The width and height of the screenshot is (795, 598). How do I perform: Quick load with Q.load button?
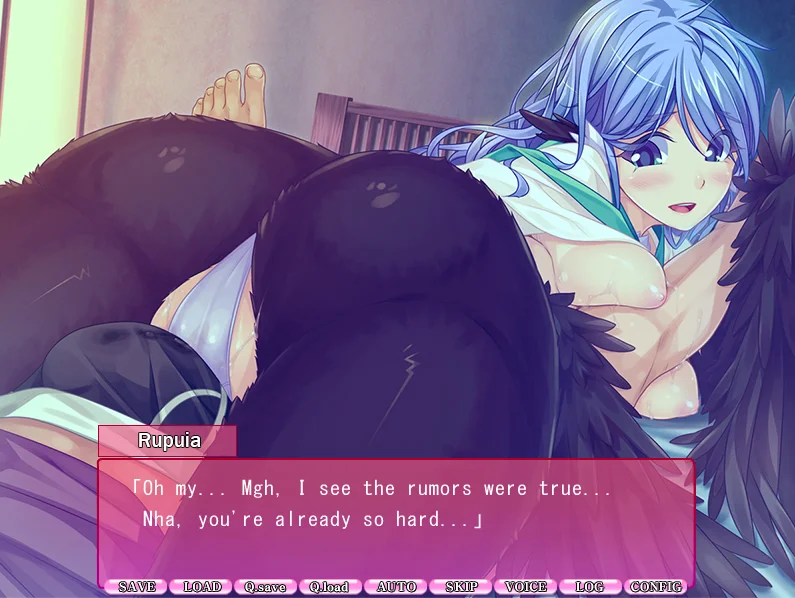pyautogui.click(x=331, y=587)
